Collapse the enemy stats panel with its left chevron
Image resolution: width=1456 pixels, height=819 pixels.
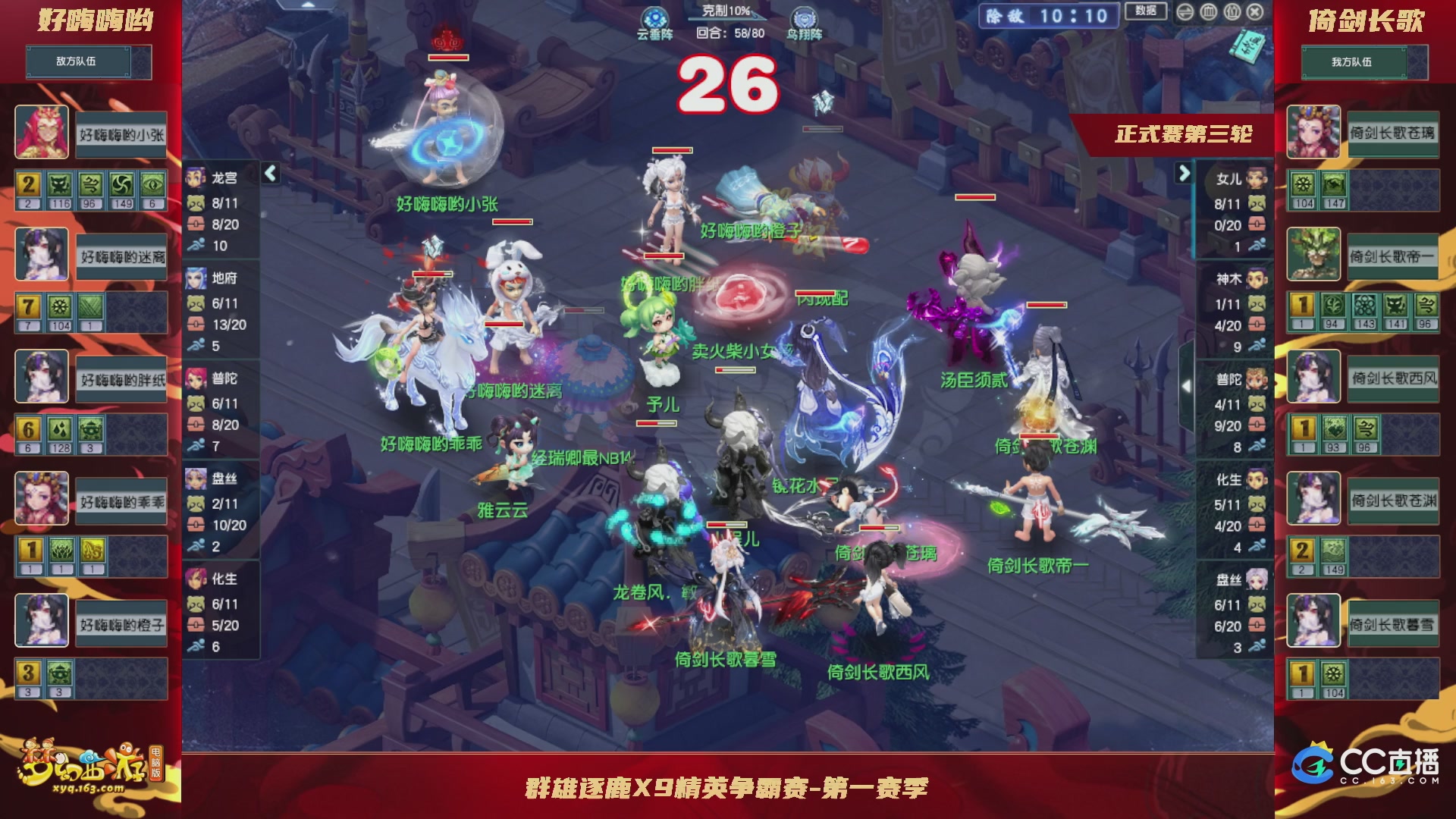tap(269, 173)
